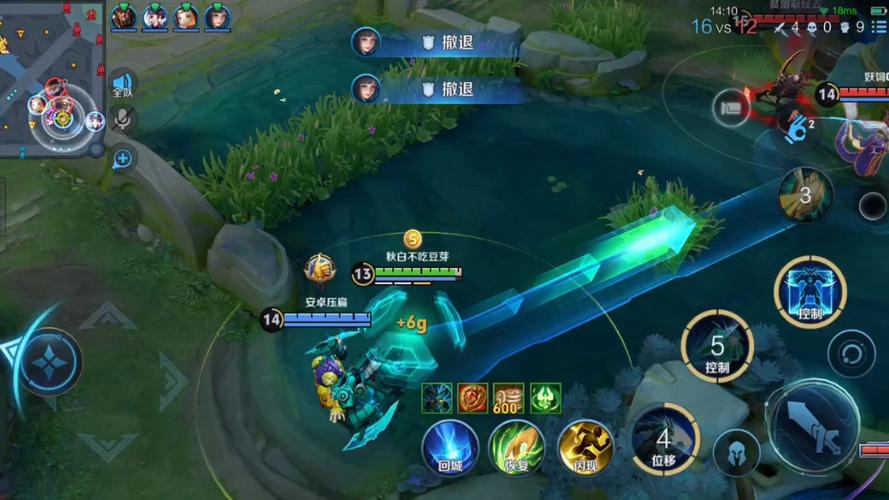Select the green trident item icon
This screenshot has width=889, height=500.
(x=545, y=398)
